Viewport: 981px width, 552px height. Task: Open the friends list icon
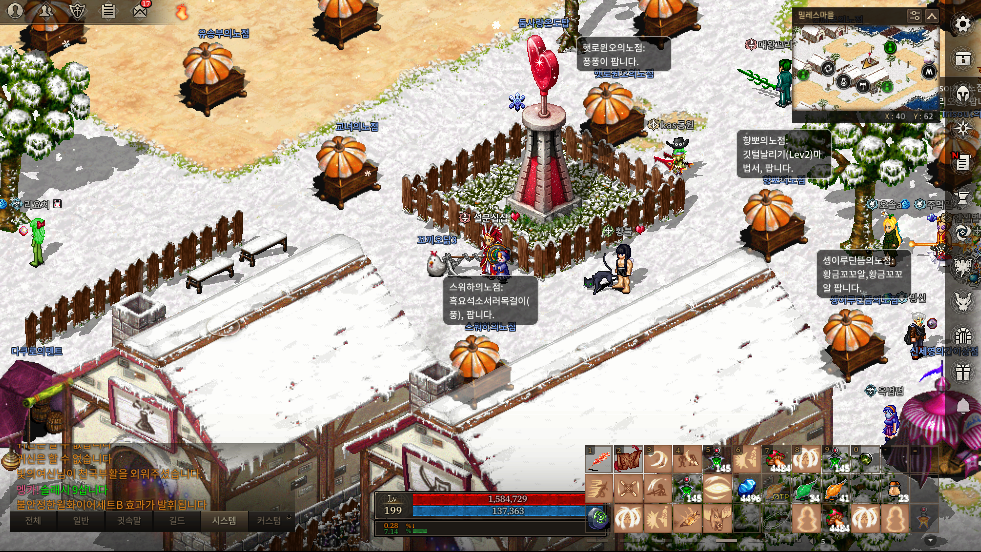[46, 12]
